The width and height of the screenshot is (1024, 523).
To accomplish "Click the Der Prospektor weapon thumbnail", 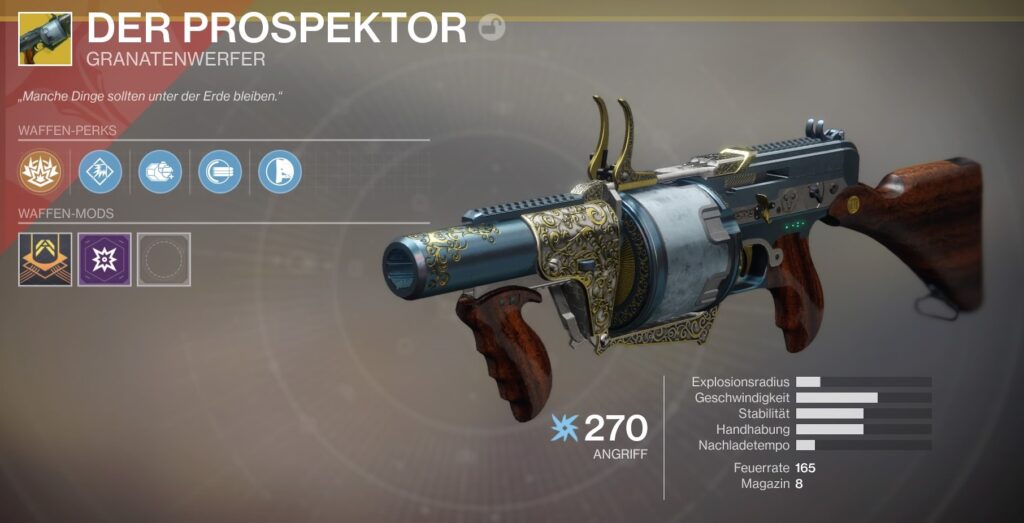I will point(45,38).
